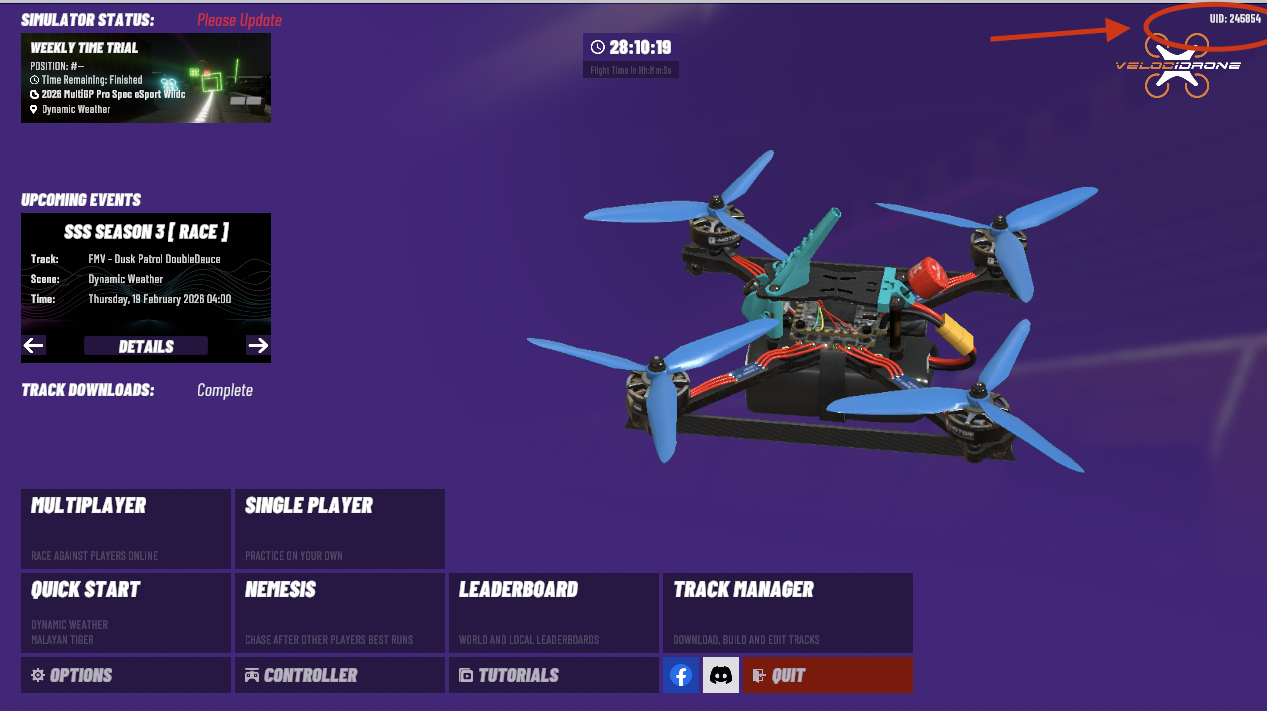
Task: Go to previous upcoming event
Action: [x=34, y=346]
